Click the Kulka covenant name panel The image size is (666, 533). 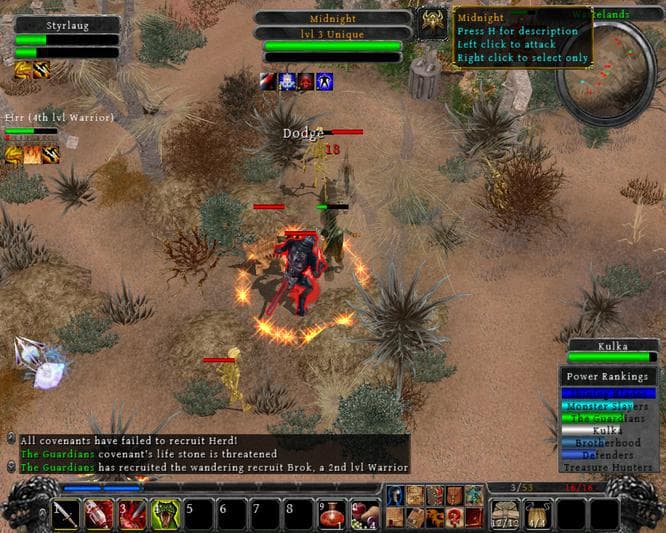(x=612, y=346)
